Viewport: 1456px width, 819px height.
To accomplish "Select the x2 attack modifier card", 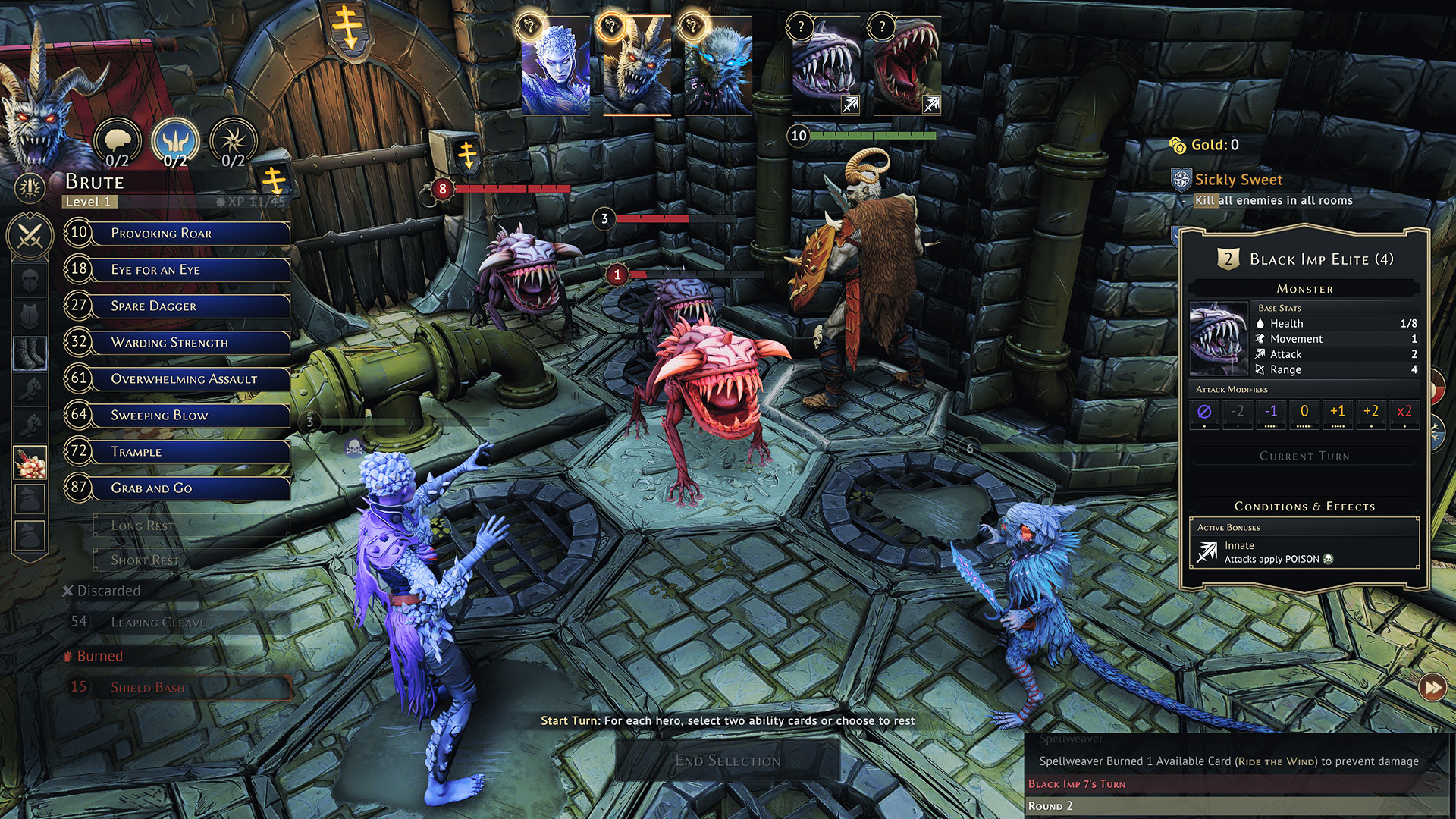I will (1404, 413).
